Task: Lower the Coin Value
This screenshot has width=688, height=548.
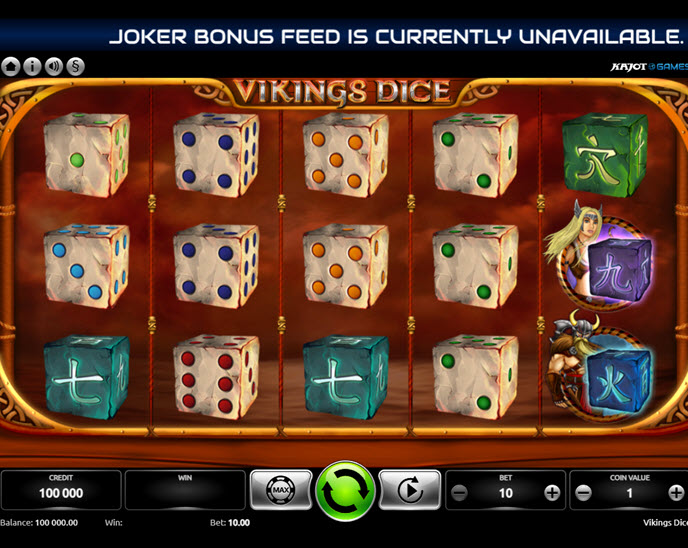Action: click(x=585, y=492)
